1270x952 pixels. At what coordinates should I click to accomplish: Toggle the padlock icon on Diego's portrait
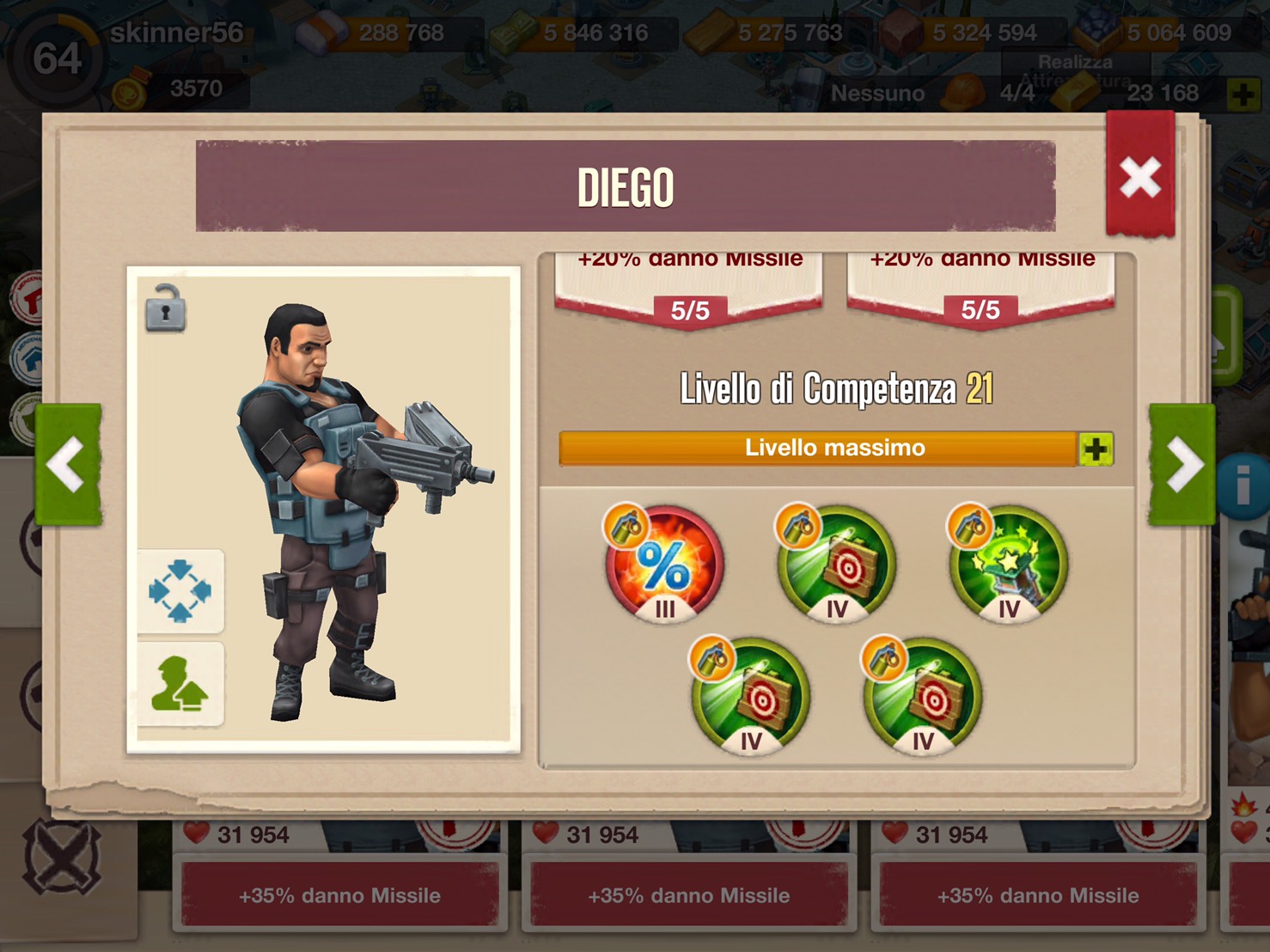(165, 308)
